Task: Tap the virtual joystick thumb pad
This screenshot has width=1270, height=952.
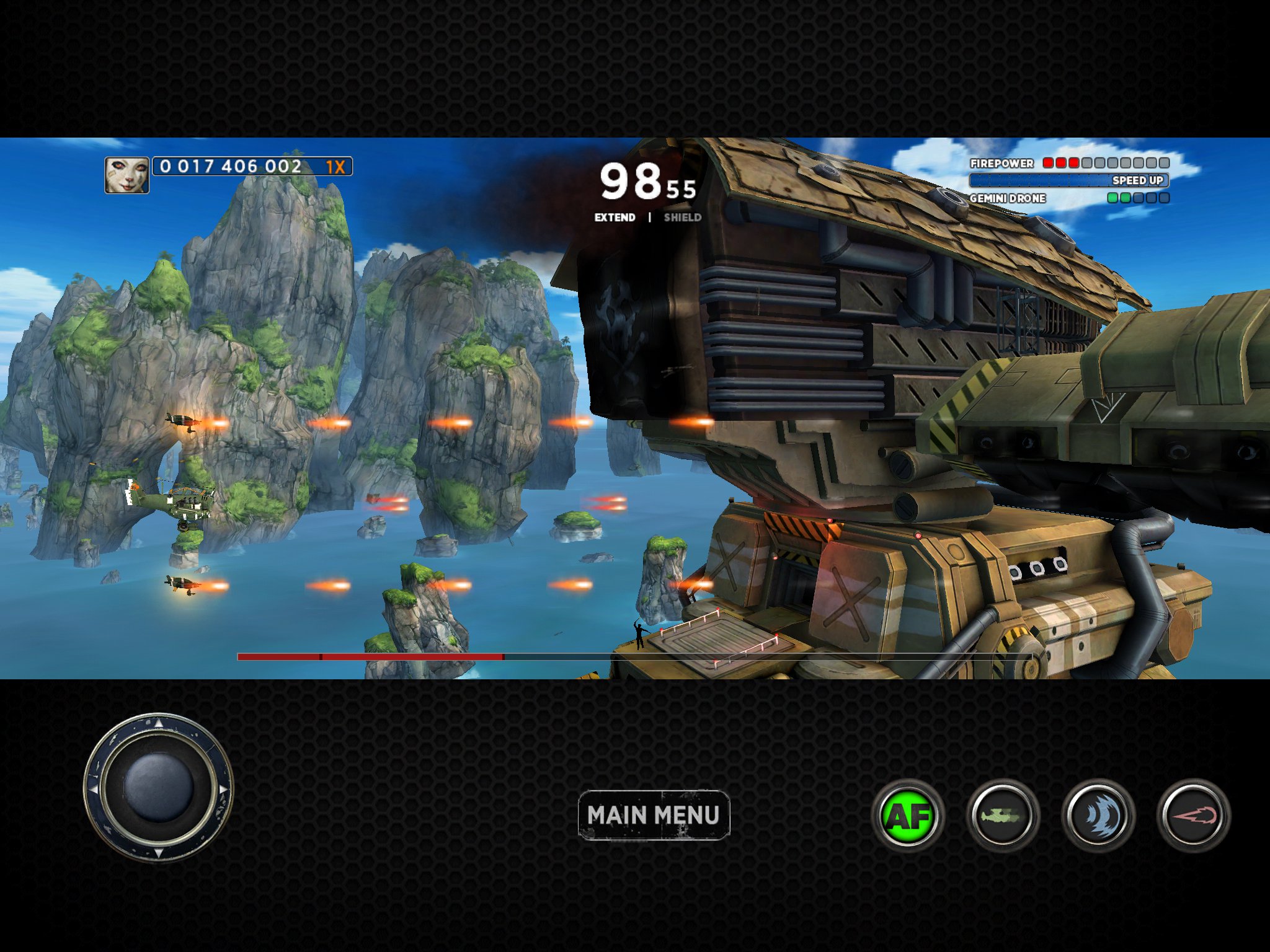Action: [159, 787]
